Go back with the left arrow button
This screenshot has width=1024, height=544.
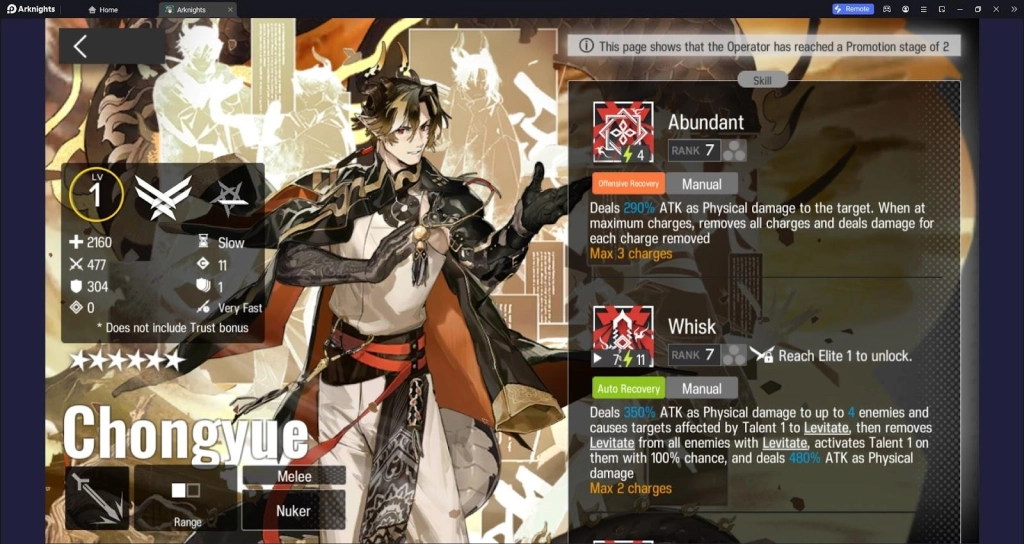click(x=81, y=46)
